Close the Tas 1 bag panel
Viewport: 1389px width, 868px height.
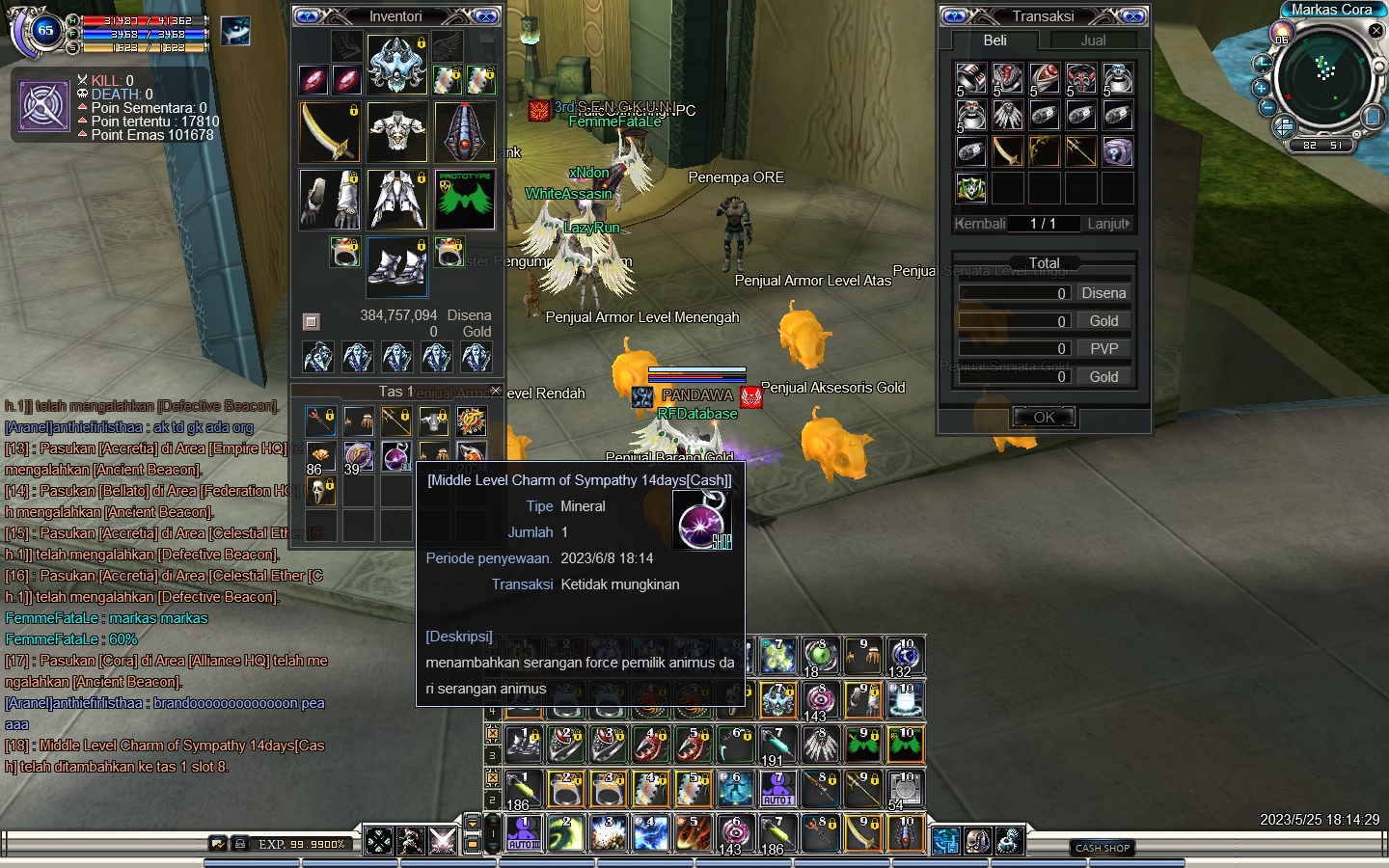tap(495, 391)
